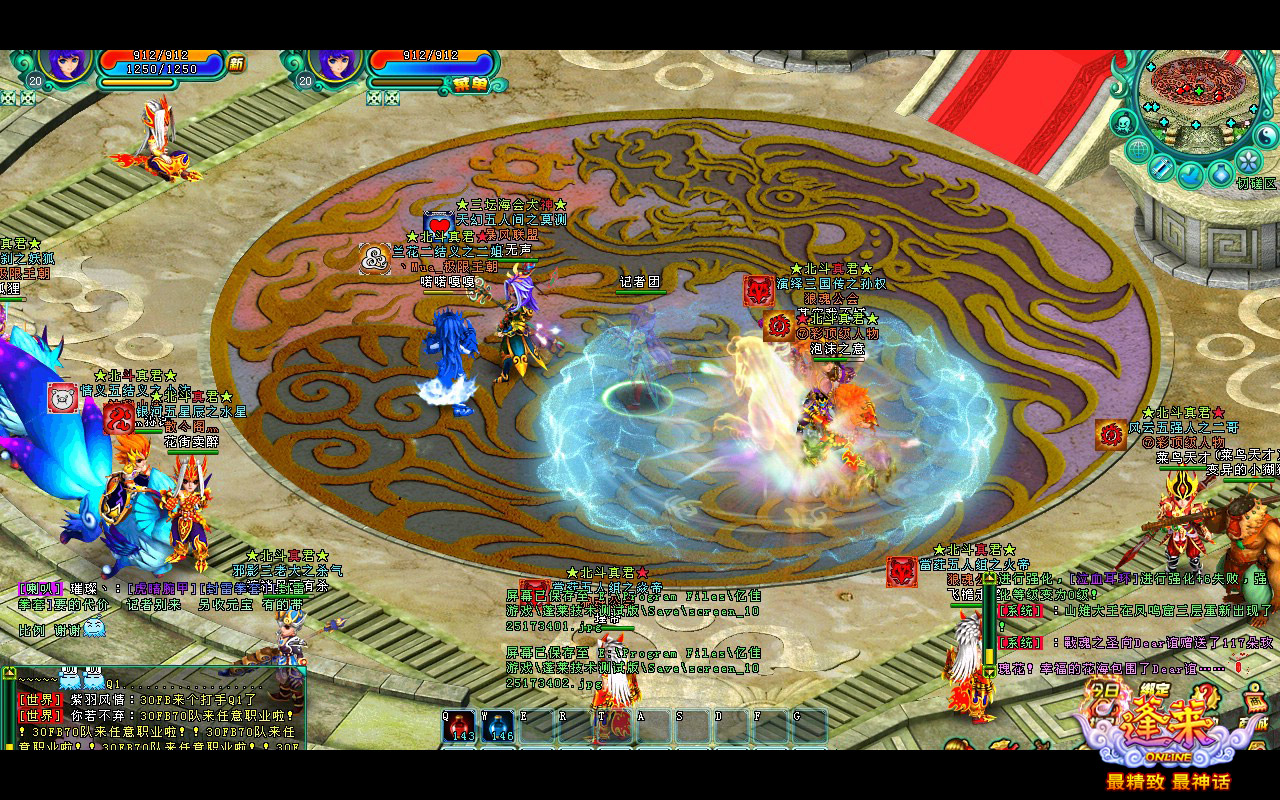Screen dimensions: 1280x800
Task: Open the 菜单 menu on target frame
Action: point(472,84)
